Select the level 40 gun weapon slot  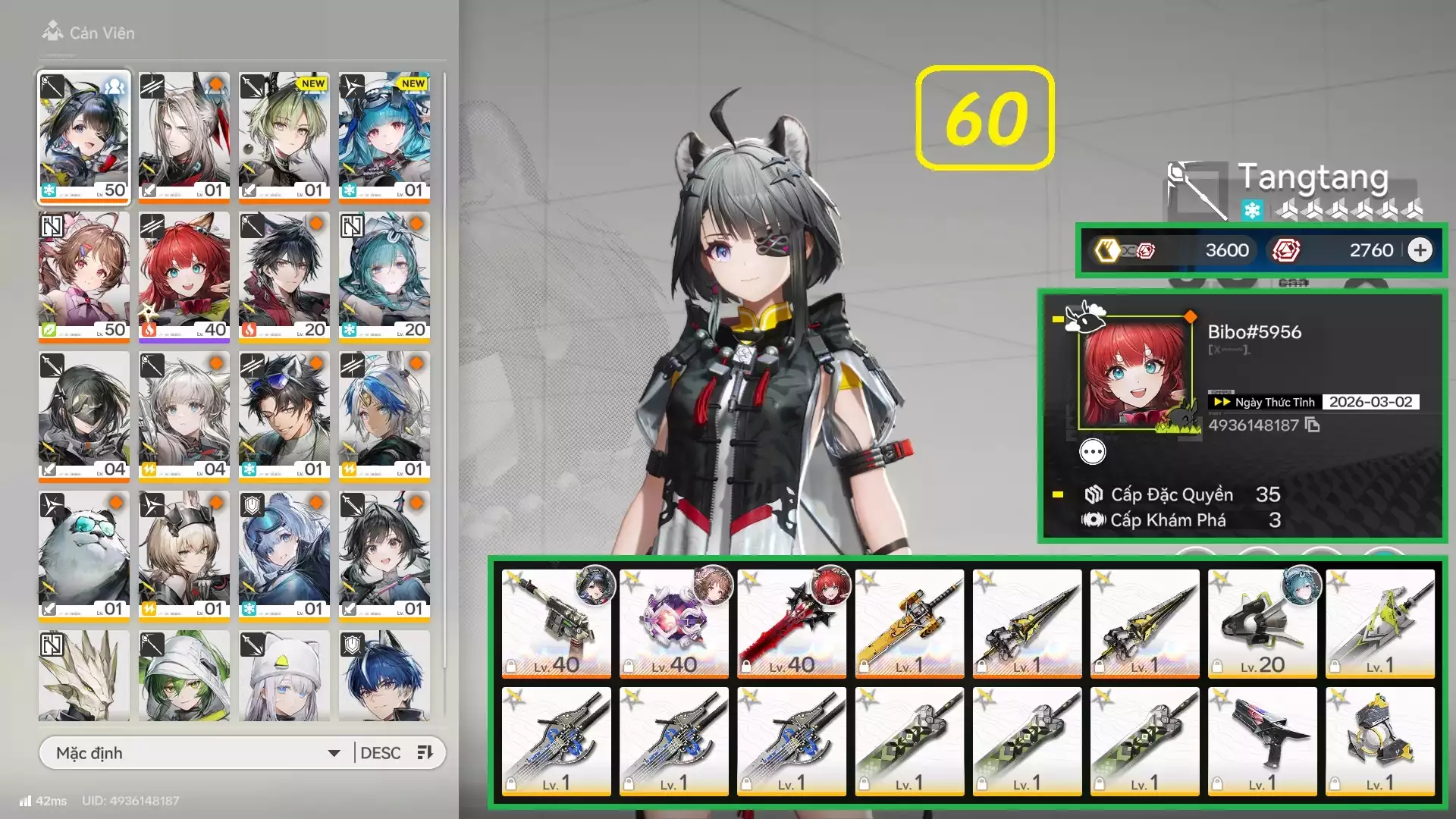(x=556, y=623)
